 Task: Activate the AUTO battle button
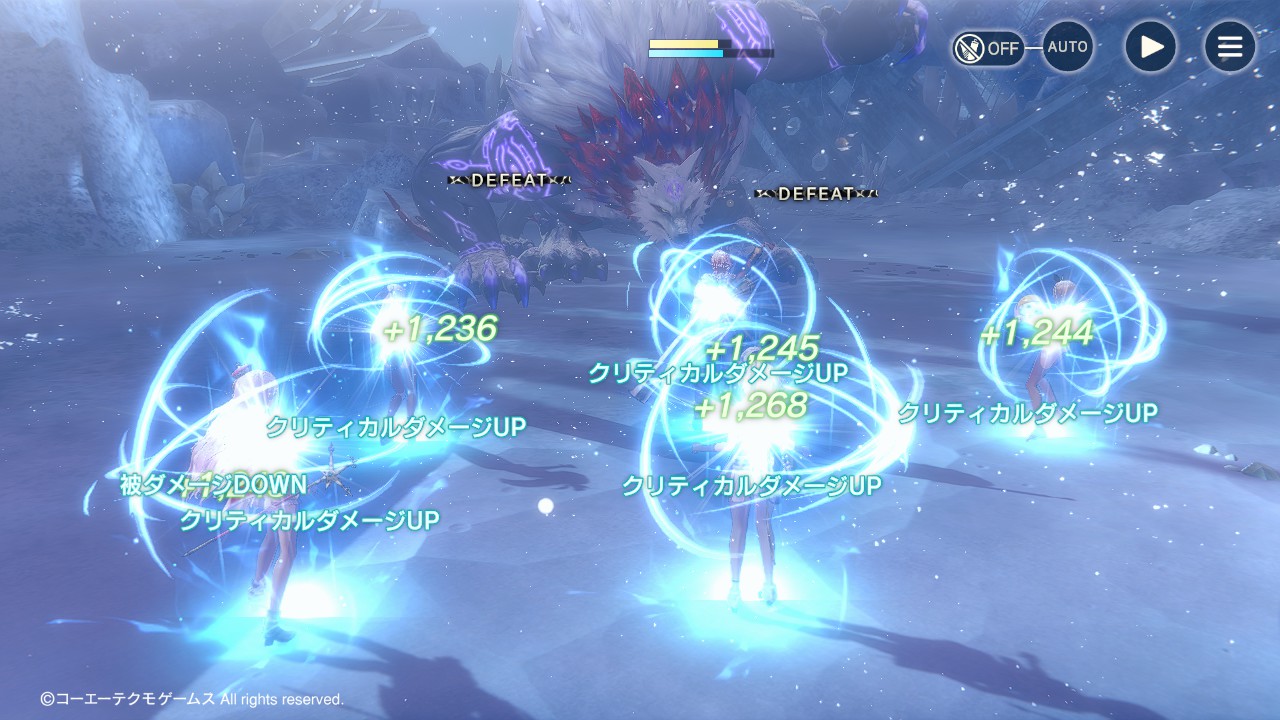point(1067,47)
